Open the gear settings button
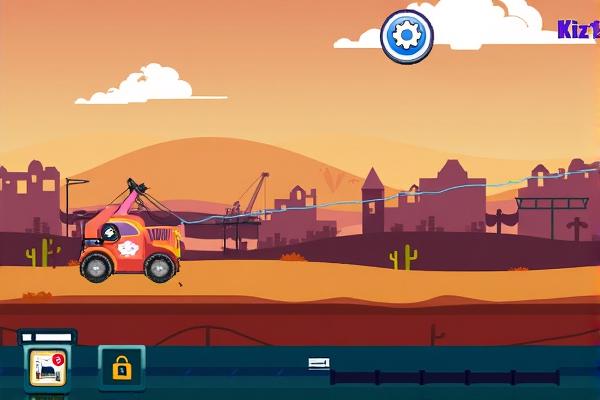 click(407, 36)
